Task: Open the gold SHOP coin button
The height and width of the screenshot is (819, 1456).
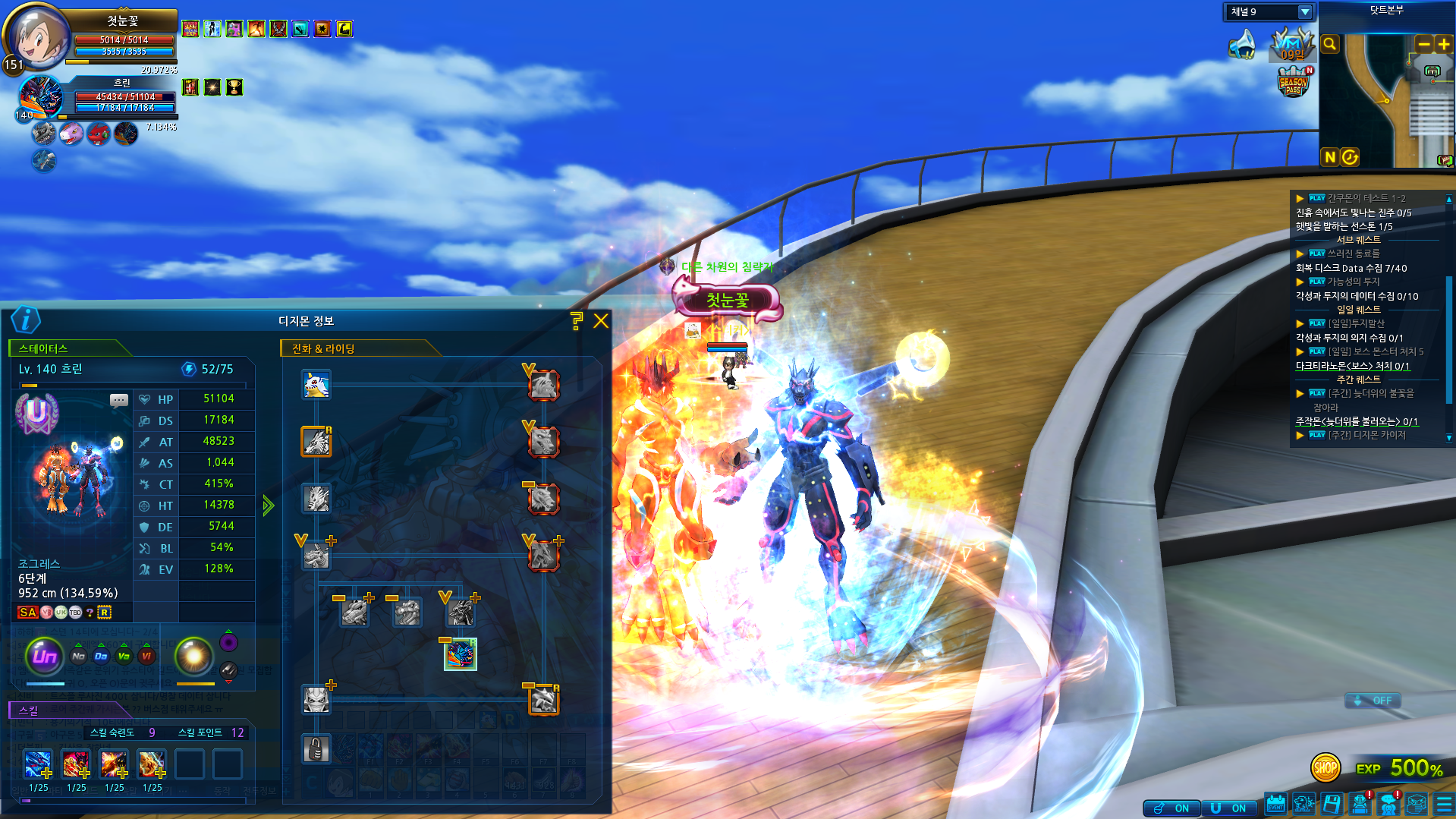Action: pos(1325,768)
